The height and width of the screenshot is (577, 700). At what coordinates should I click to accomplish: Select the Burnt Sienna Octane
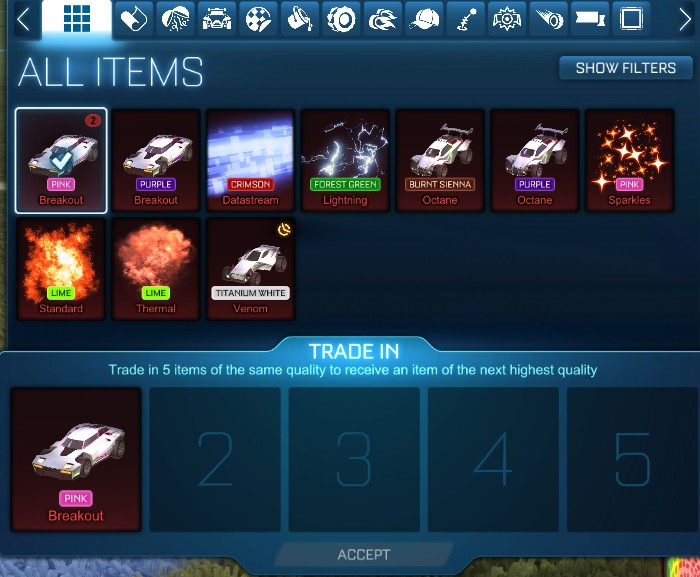440,160
